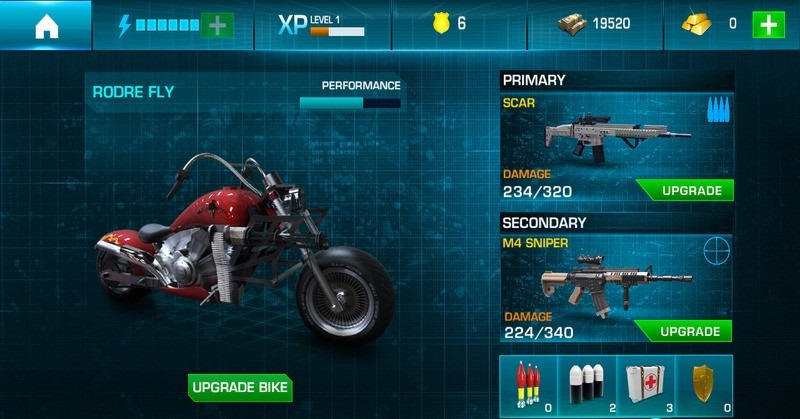800x419 pixels.
Task: Choose the black-and-white grenade shells slot
Action: [587, 385]
